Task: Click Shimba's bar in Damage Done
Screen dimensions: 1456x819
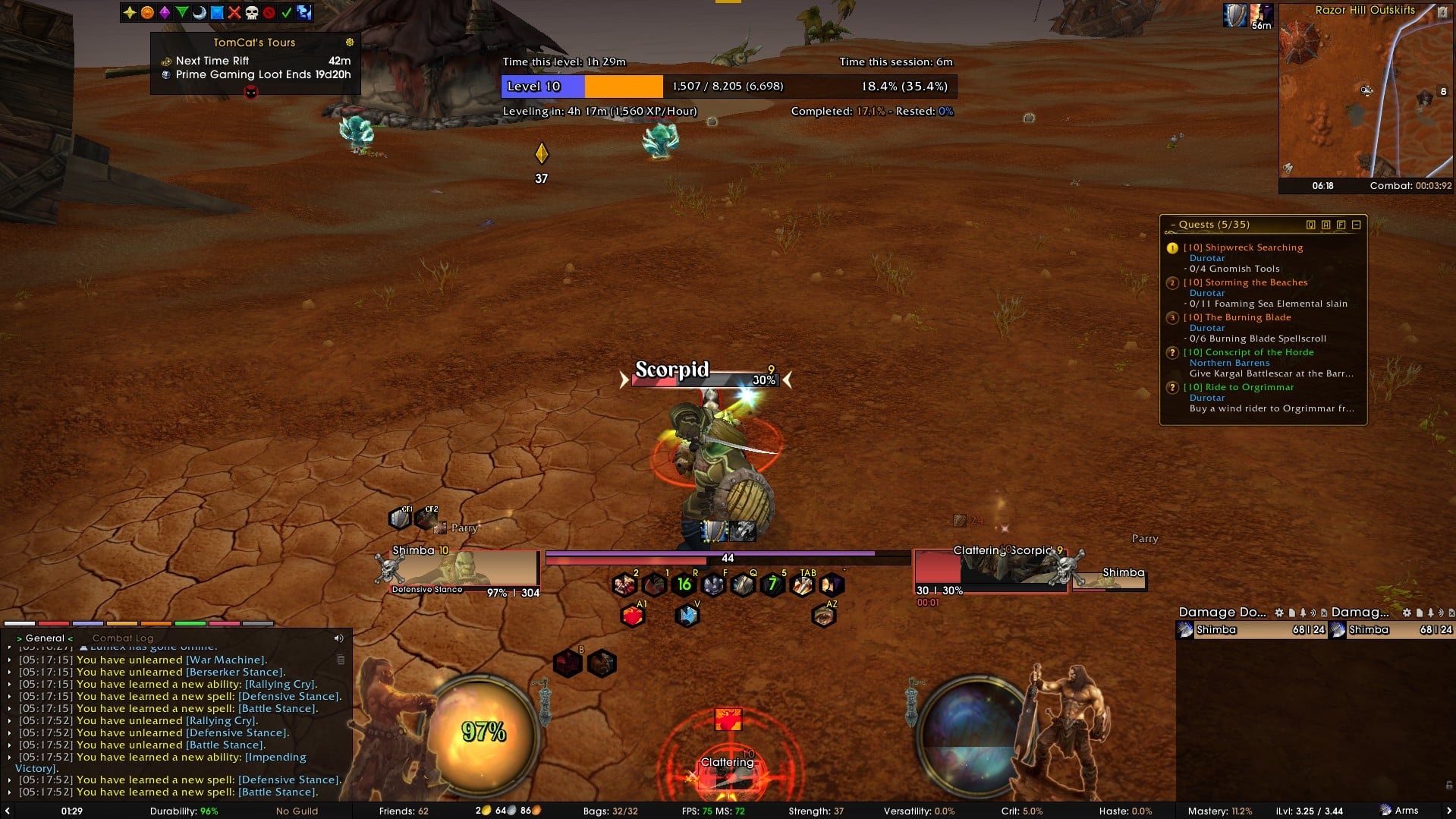Action: pos(1250,629)
